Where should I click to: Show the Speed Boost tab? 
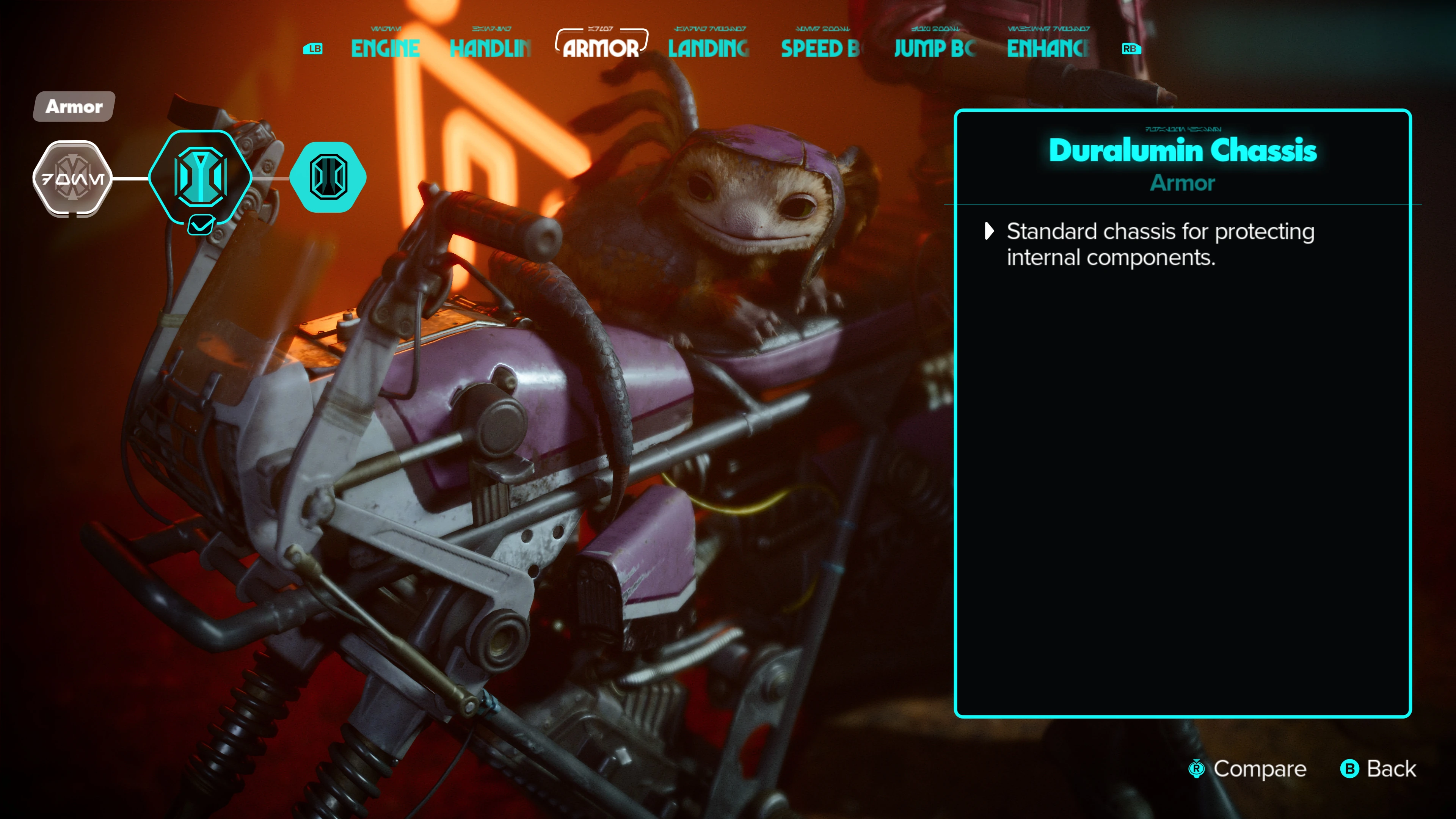819,49
